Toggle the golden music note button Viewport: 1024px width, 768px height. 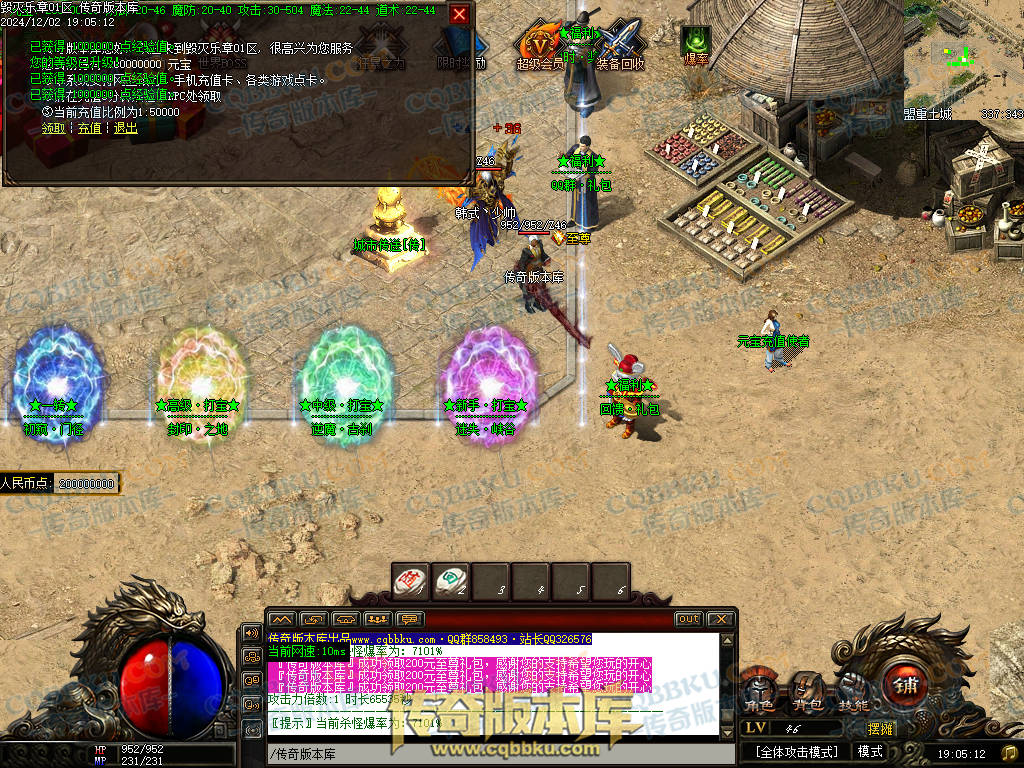click(x=1008, y=752)
